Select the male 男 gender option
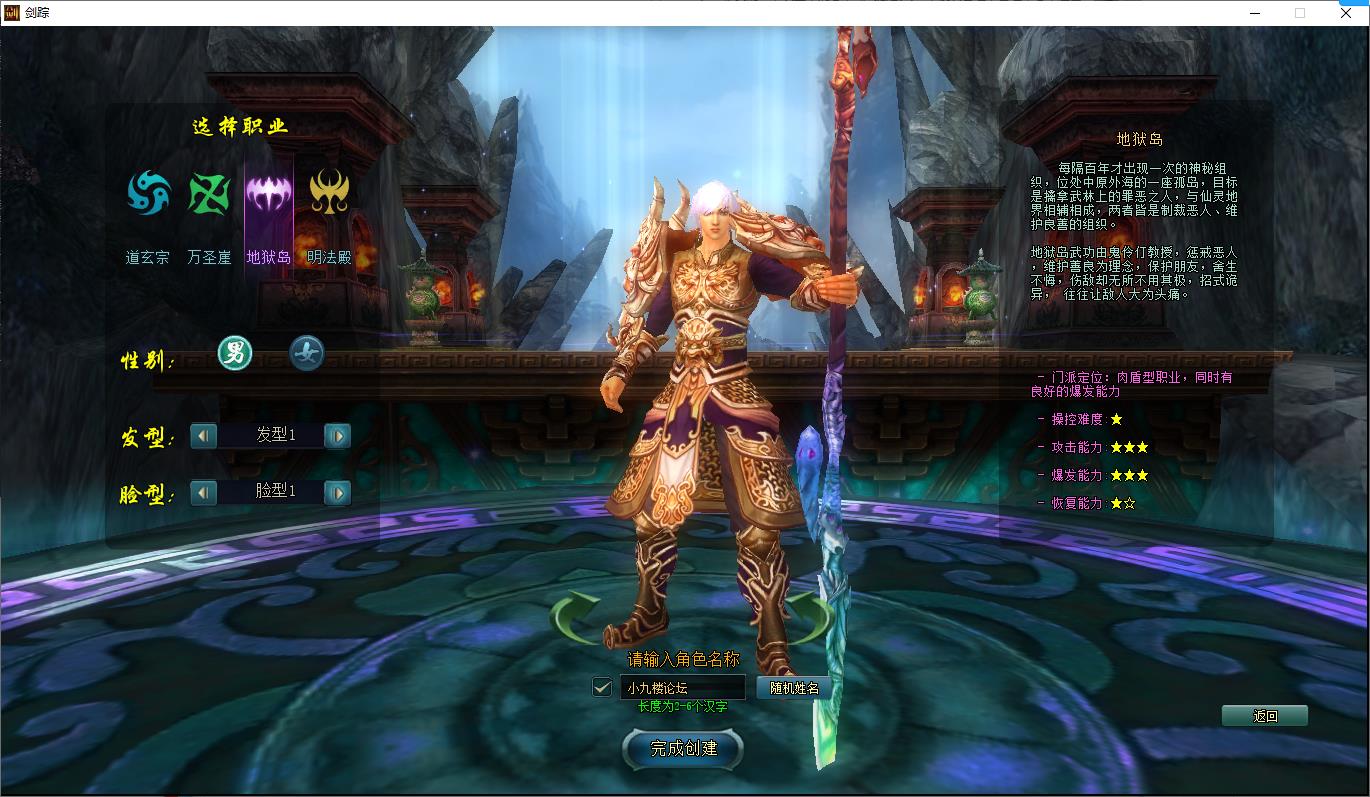The height and width of the screenshot is (797, 1370). [235, 353]
